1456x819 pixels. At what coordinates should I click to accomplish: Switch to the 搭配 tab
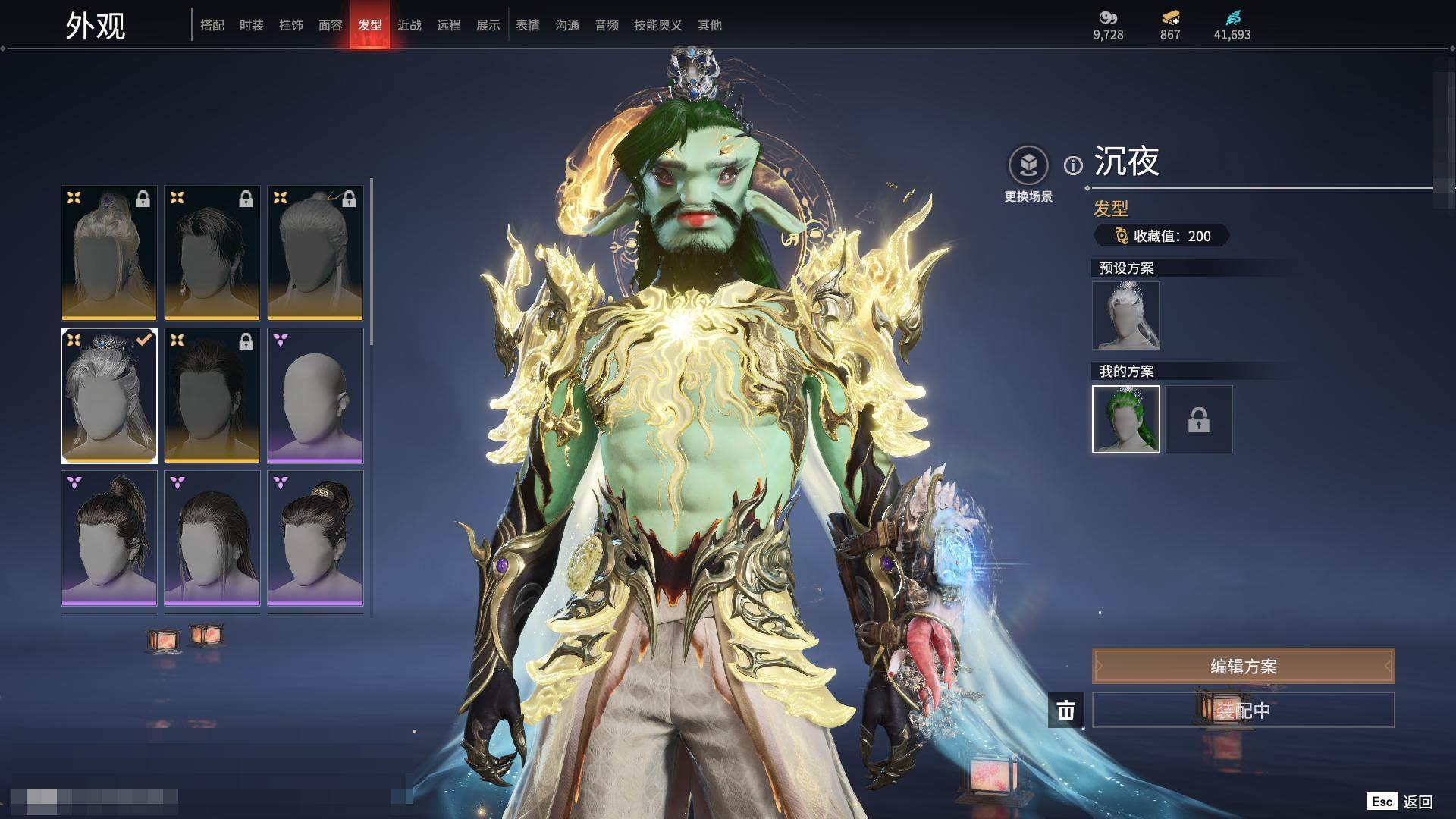(212, 25)
